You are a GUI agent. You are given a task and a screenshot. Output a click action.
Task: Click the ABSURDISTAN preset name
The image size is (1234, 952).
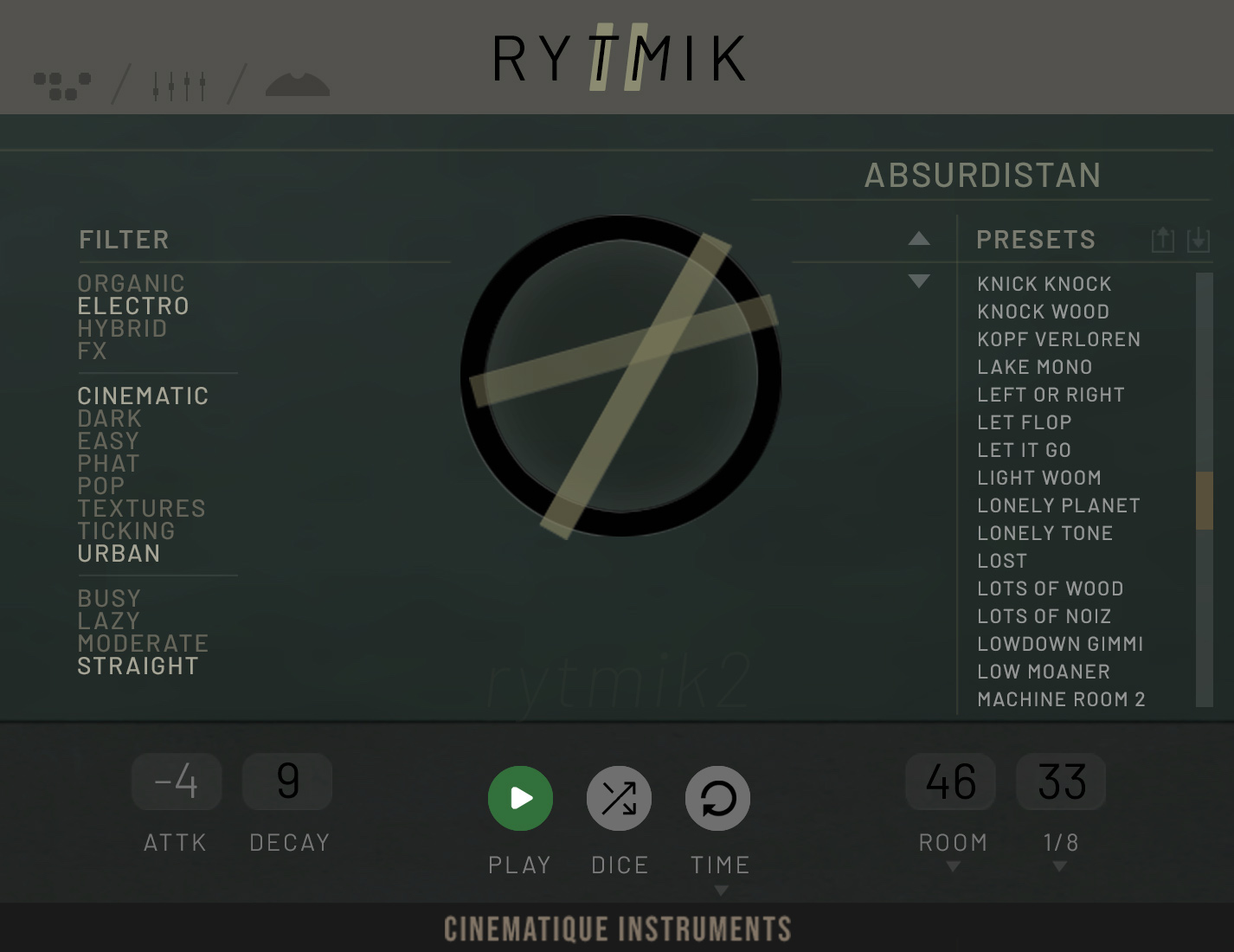tap(983, 176)
